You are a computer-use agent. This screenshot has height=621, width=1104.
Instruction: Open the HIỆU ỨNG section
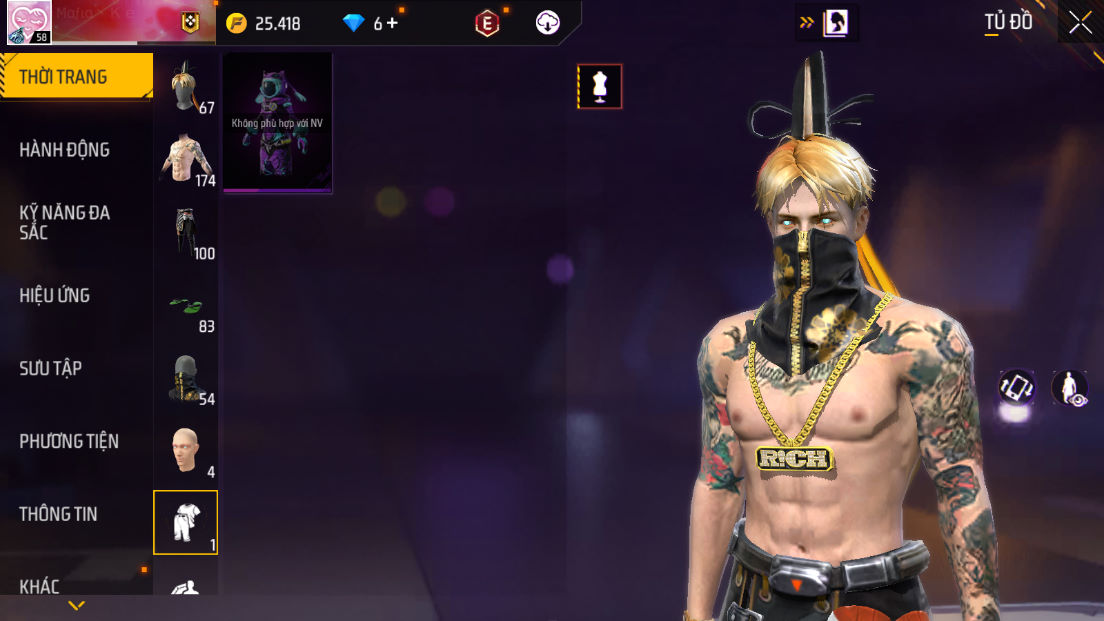click(x=55, y=295)
